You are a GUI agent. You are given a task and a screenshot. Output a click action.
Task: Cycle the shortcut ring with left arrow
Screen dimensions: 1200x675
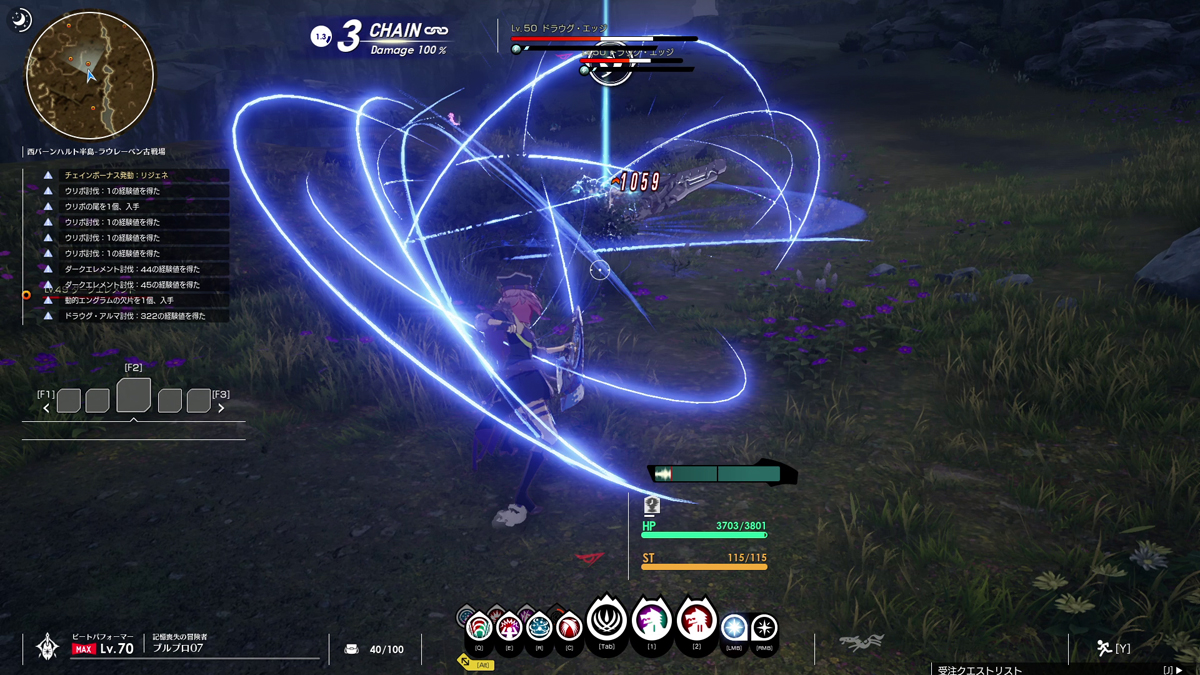click(x=46, y=408)
